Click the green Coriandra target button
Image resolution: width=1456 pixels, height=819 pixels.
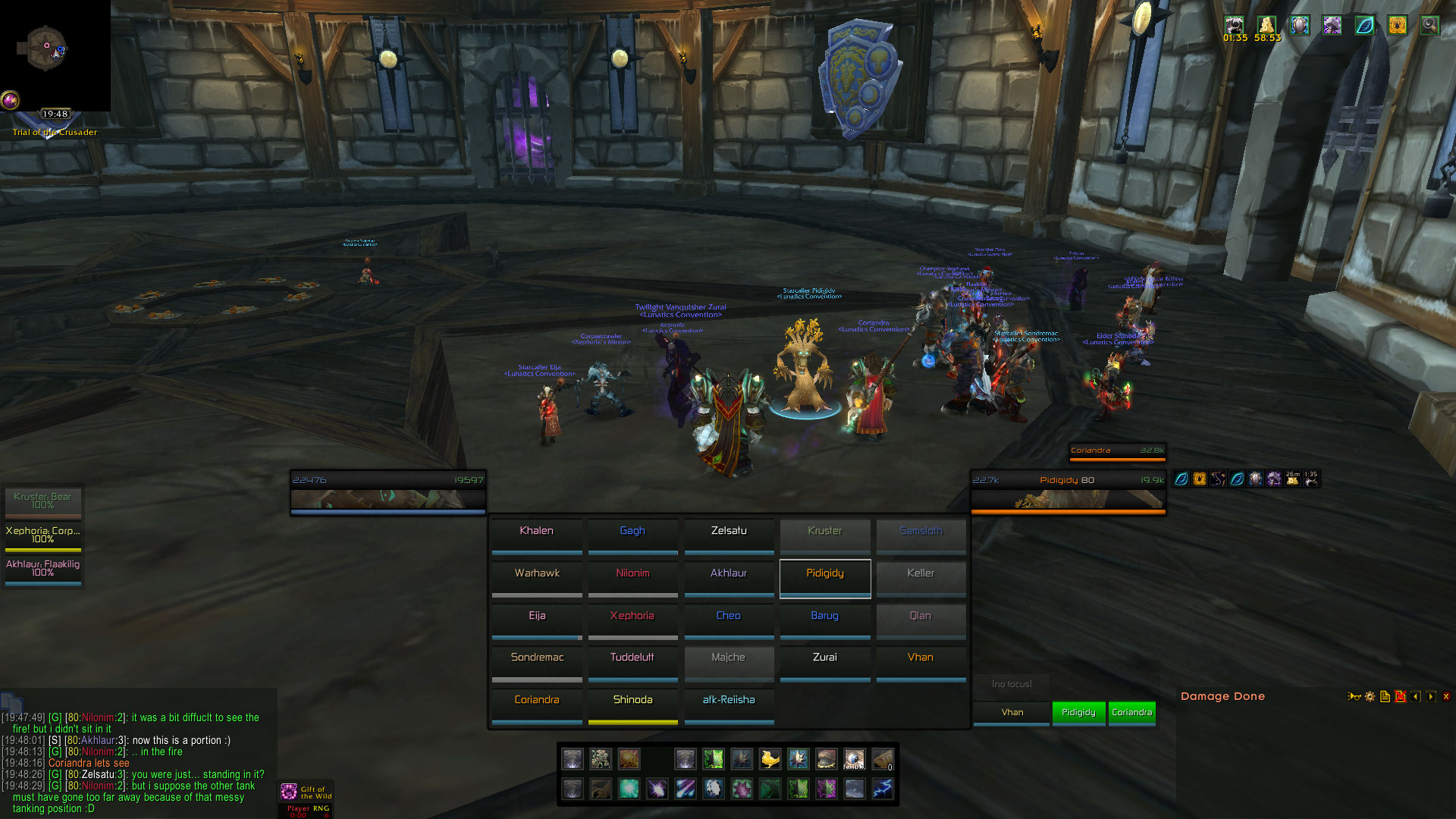tap(1131, 713)
